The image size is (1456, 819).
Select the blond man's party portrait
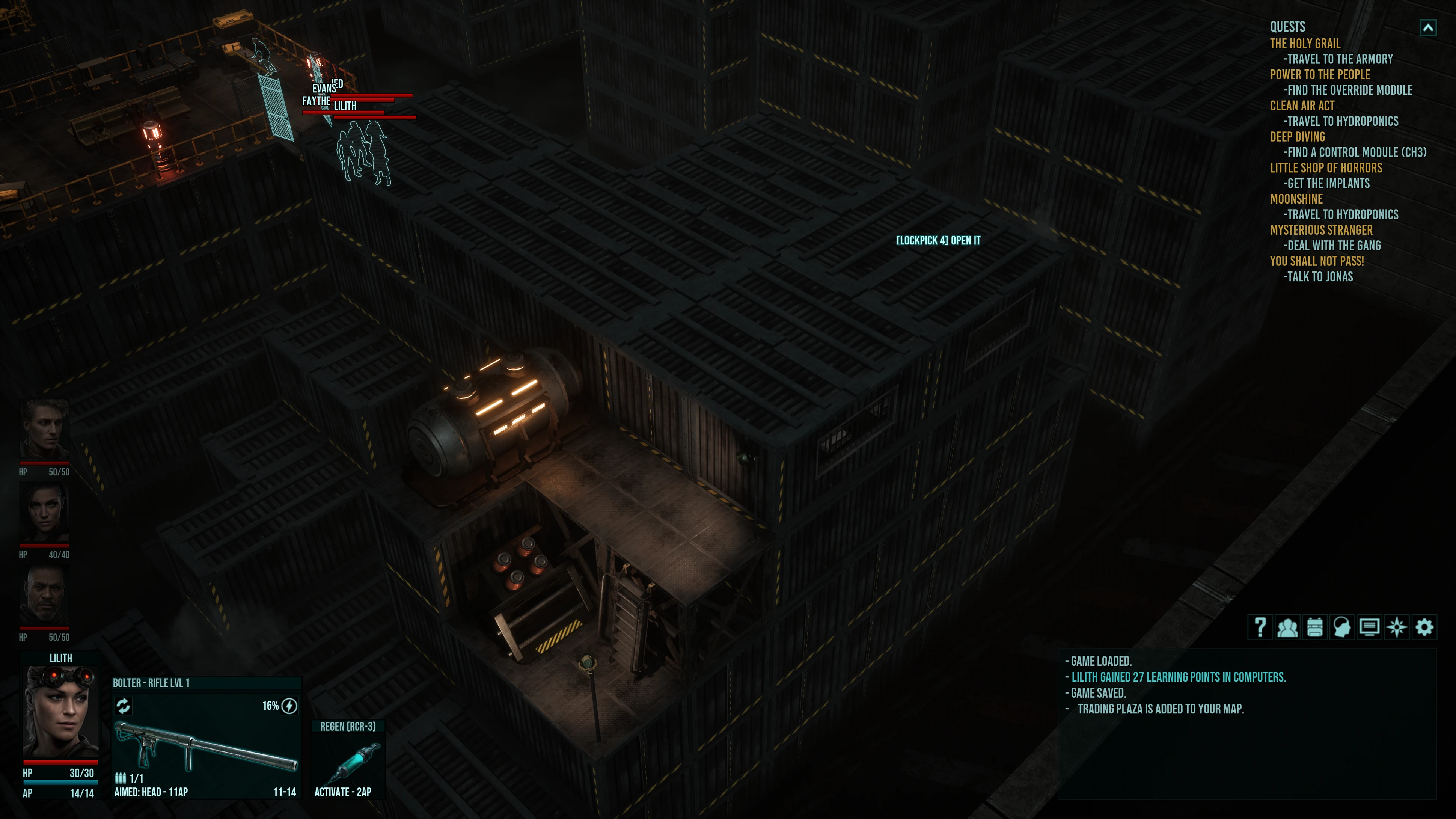coord(45,430)
